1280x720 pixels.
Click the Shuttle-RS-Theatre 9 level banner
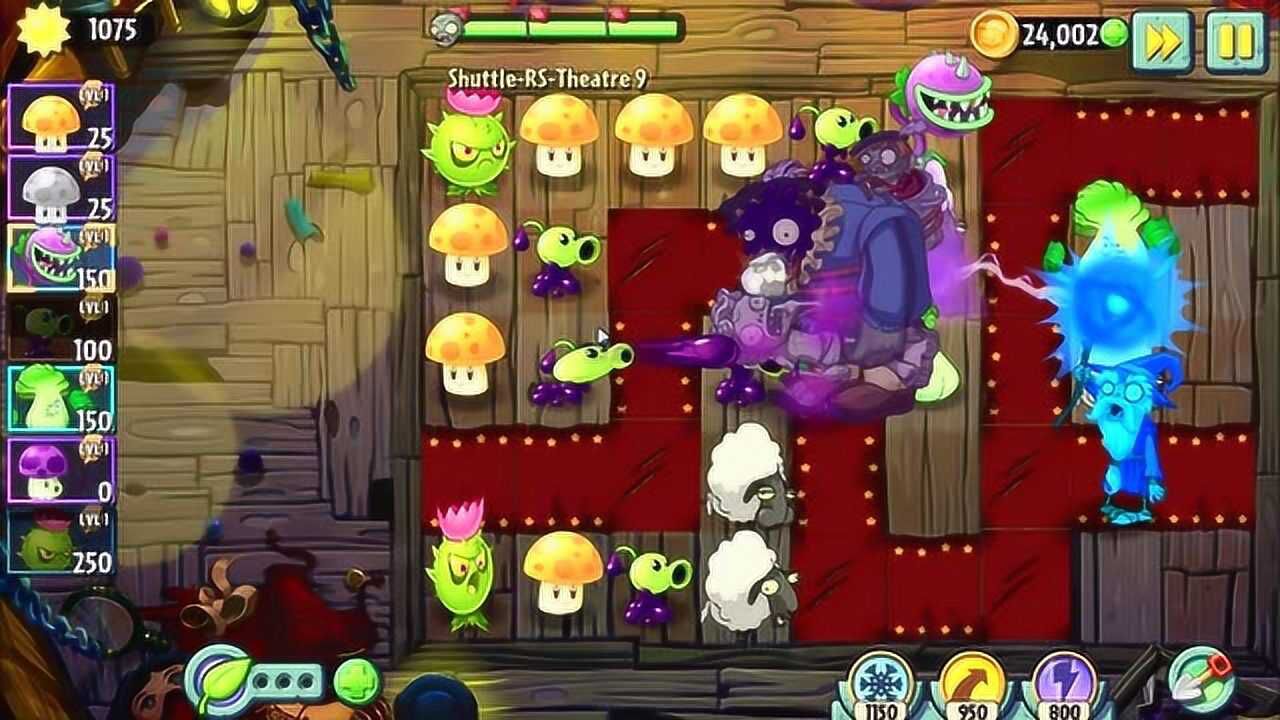550,75
